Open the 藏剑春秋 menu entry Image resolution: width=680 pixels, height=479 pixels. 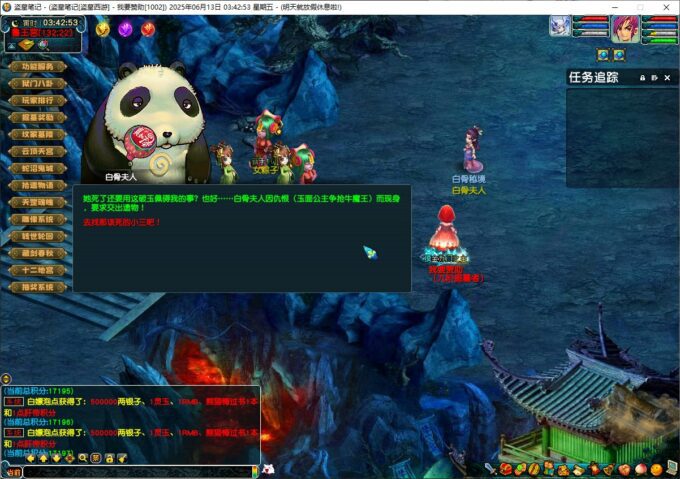(37, 254)
